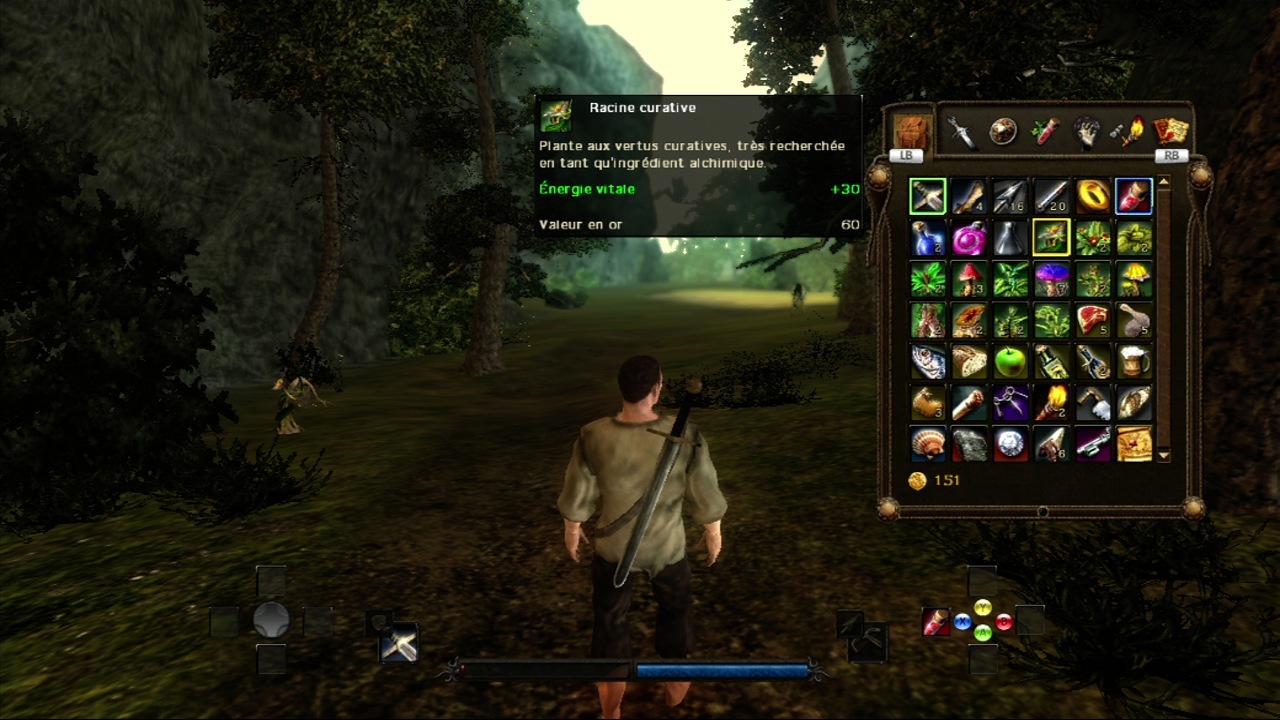1280x720 pixels.
Task: Select the pink swirl potion
Action: pyautogui.click(x=969, y=238)
